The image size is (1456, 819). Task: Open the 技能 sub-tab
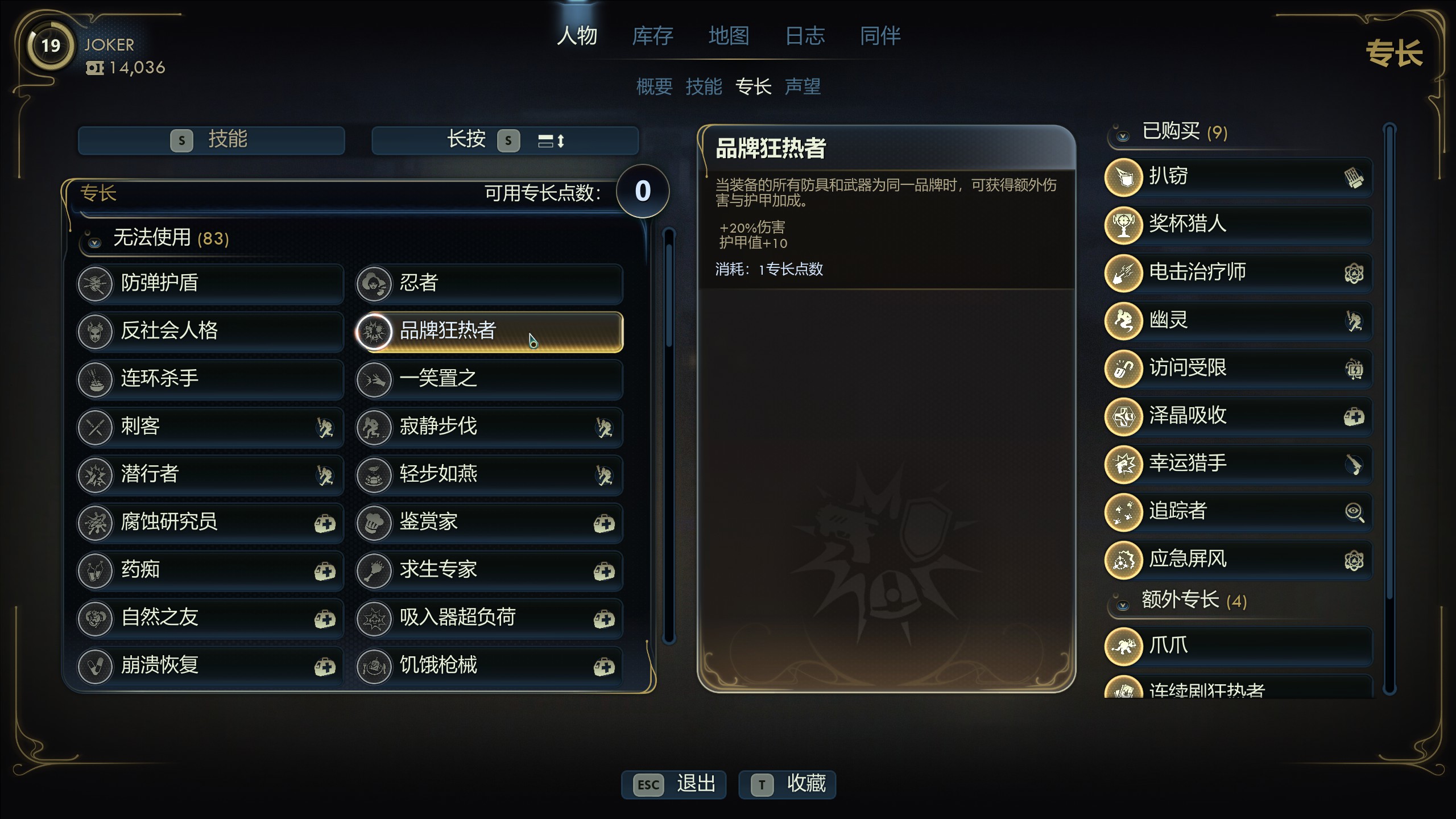704,86
